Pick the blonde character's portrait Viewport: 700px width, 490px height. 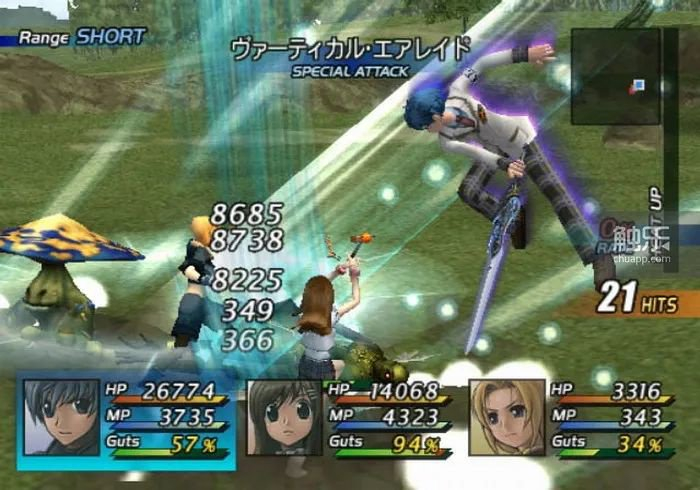tap(506, 418)
